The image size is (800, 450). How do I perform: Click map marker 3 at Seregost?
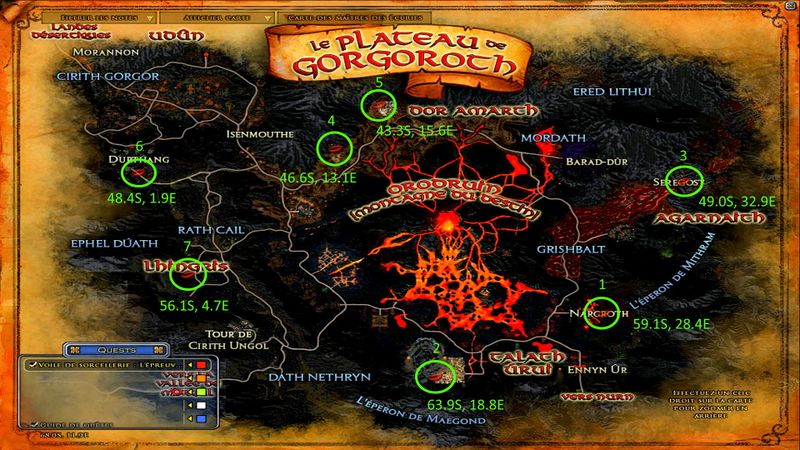[x=683, y=182]
